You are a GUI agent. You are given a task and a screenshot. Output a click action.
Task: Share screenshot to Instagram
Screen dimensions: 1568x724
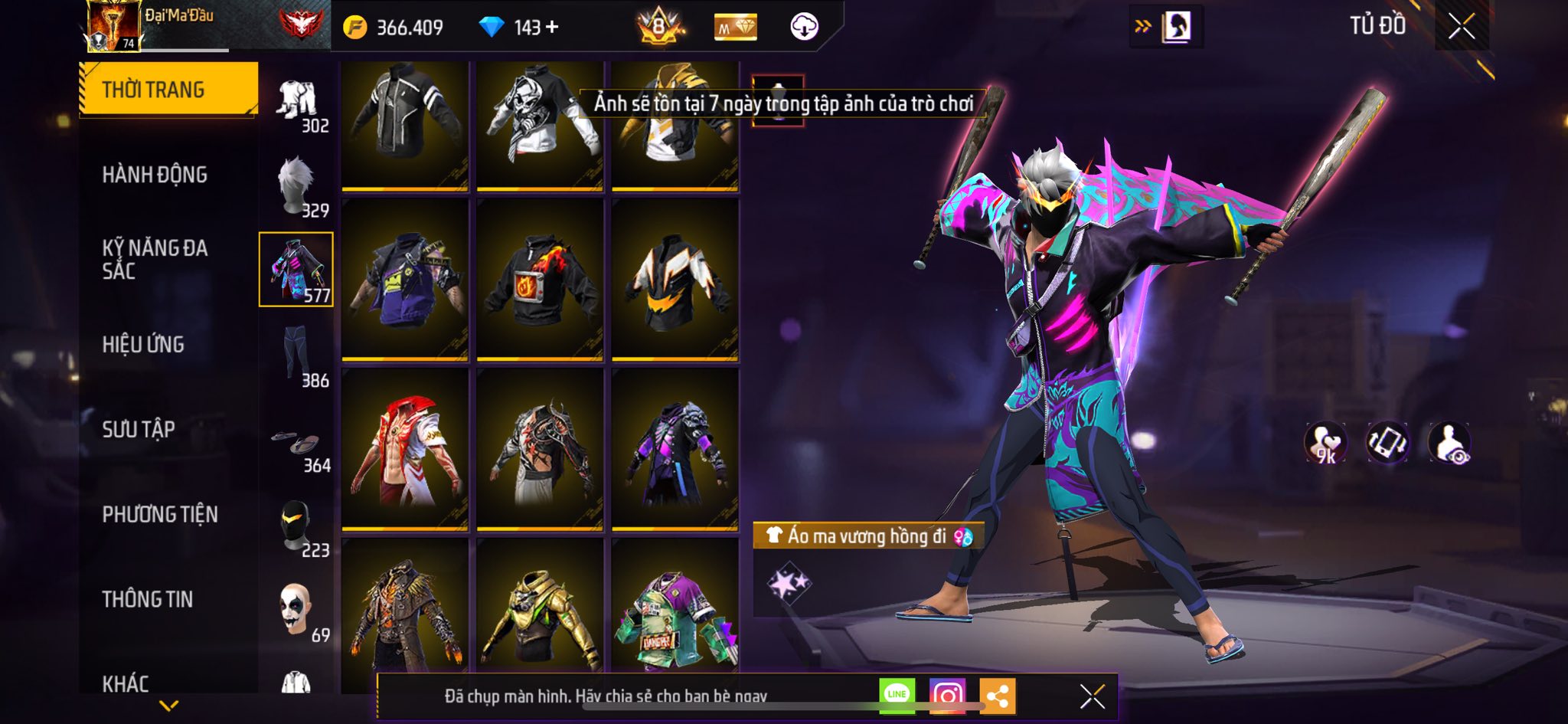point(947,696)
